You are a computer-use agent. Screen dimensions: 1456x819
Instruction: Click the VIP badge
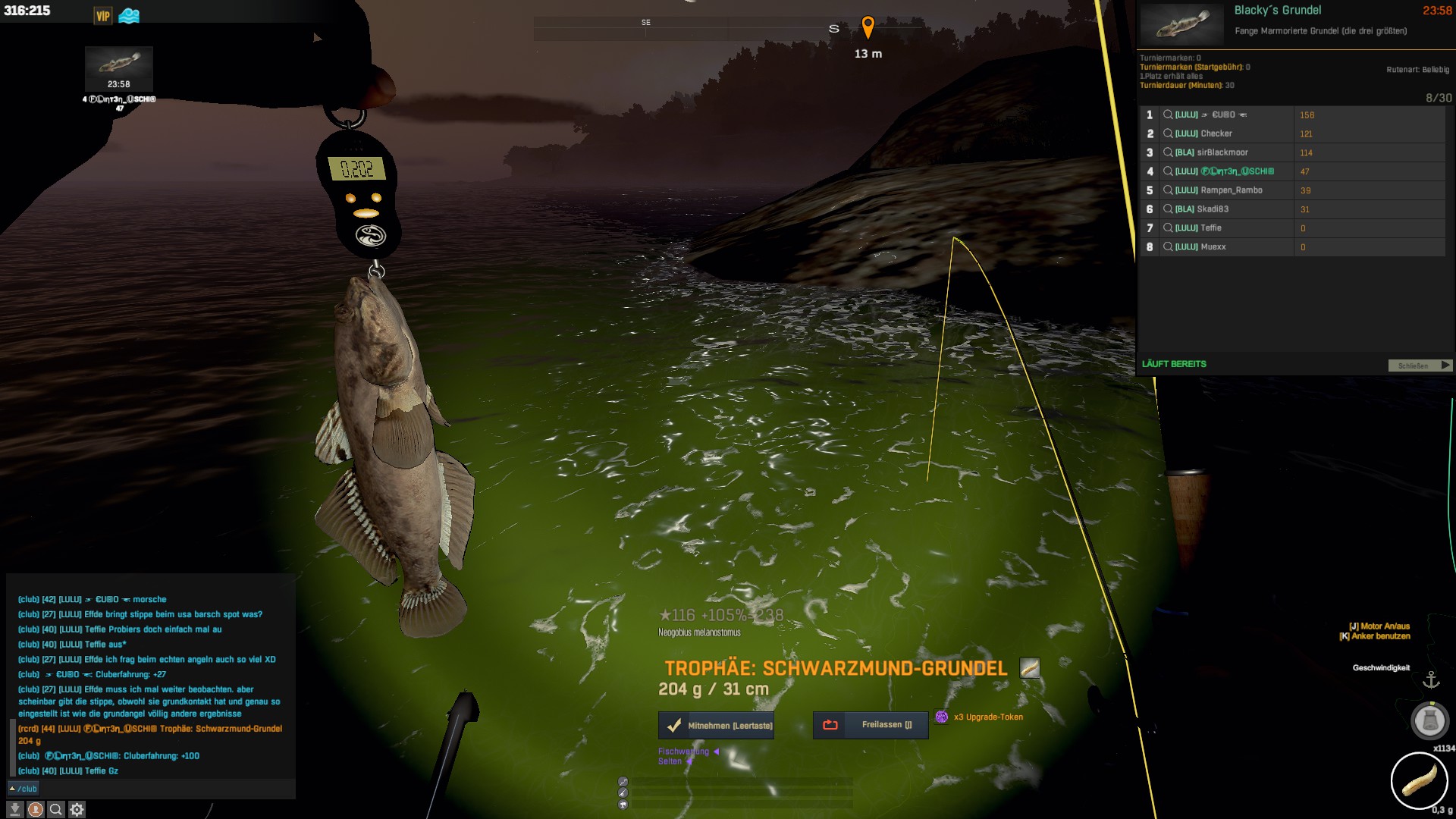[103, 16]
